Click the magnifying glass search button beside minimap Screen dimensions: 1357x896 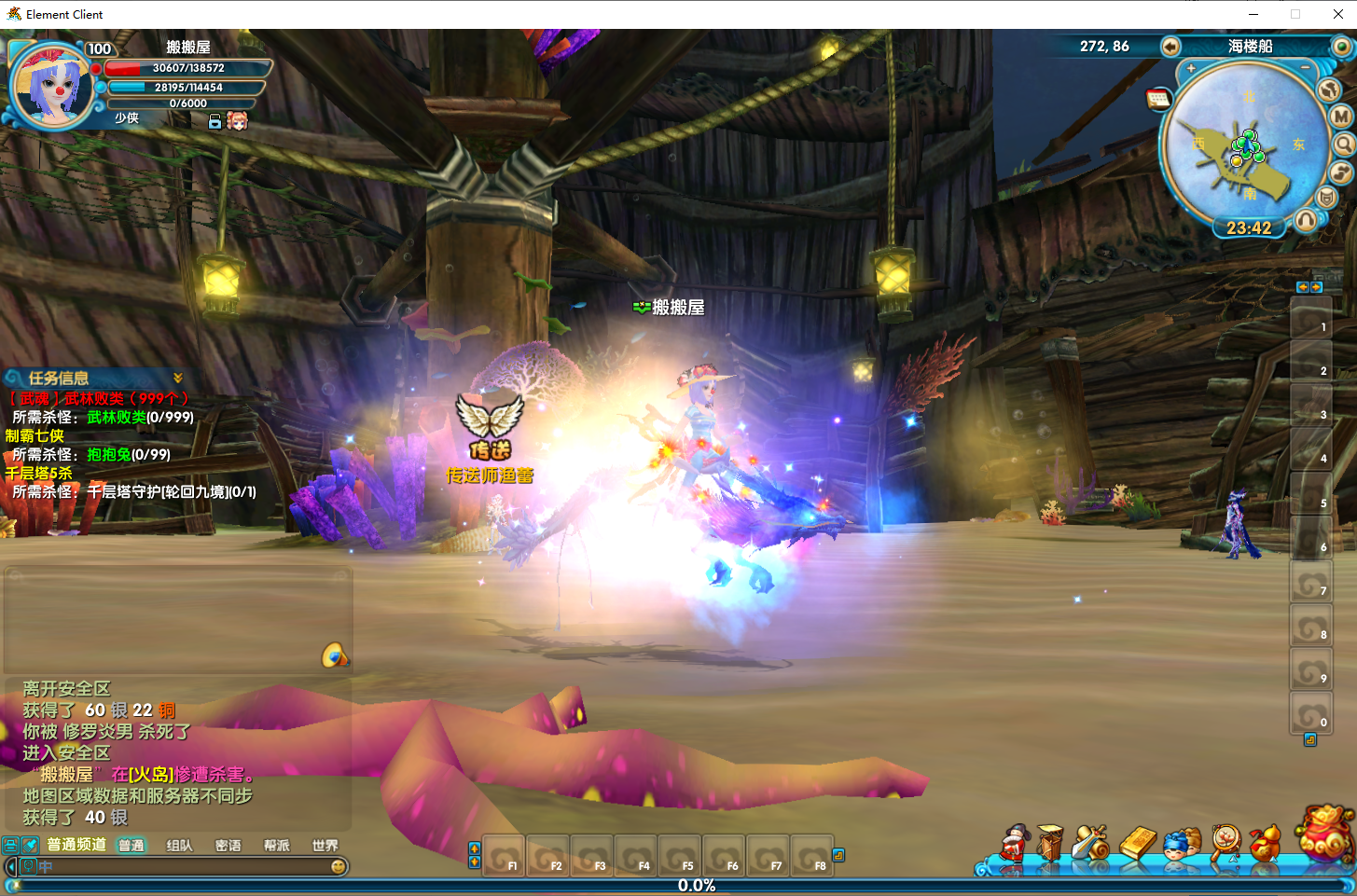tap(1344, 145)
